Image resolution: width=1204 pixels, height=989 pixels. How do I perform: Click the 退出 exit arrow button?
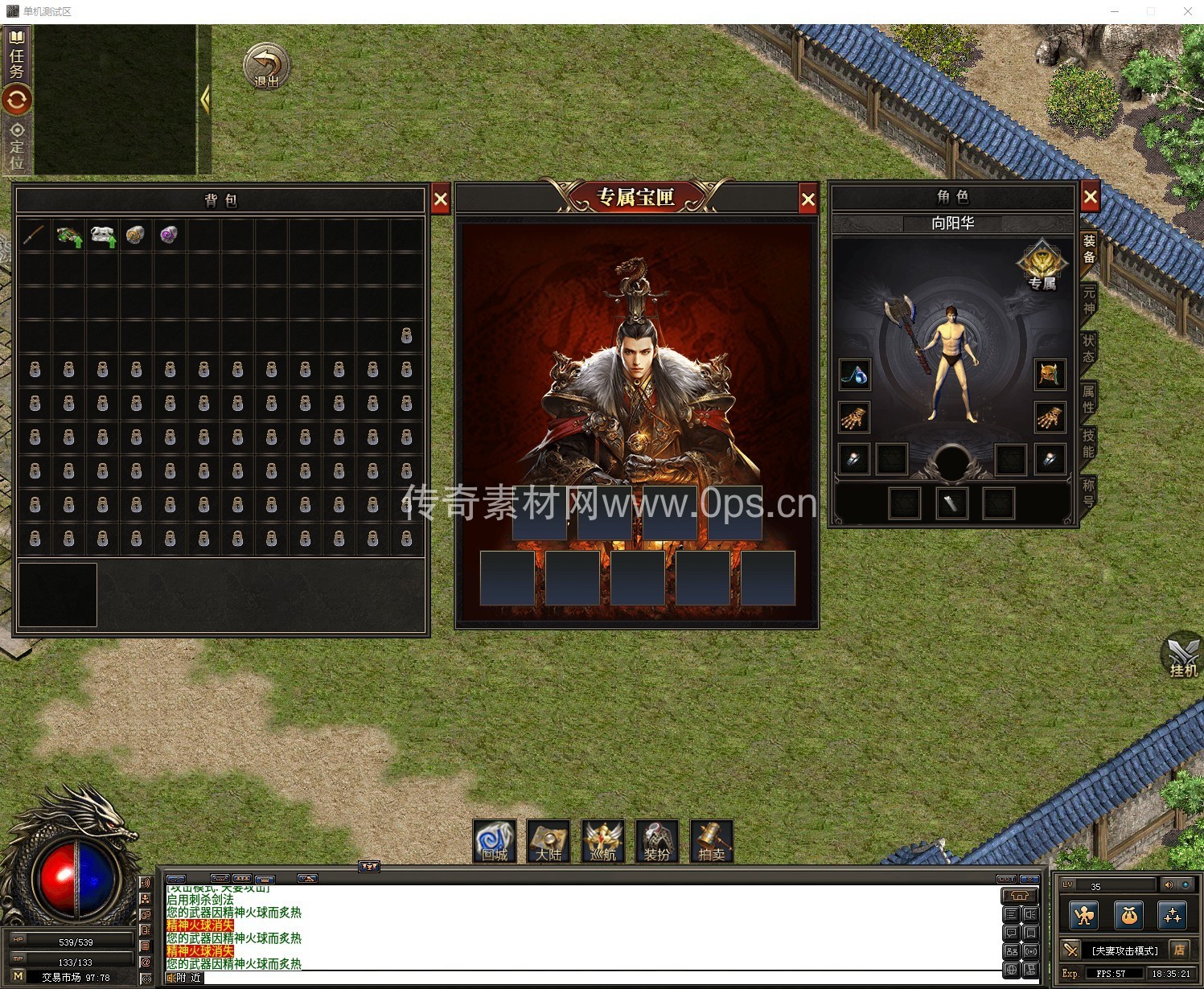[x=266, y=66]
